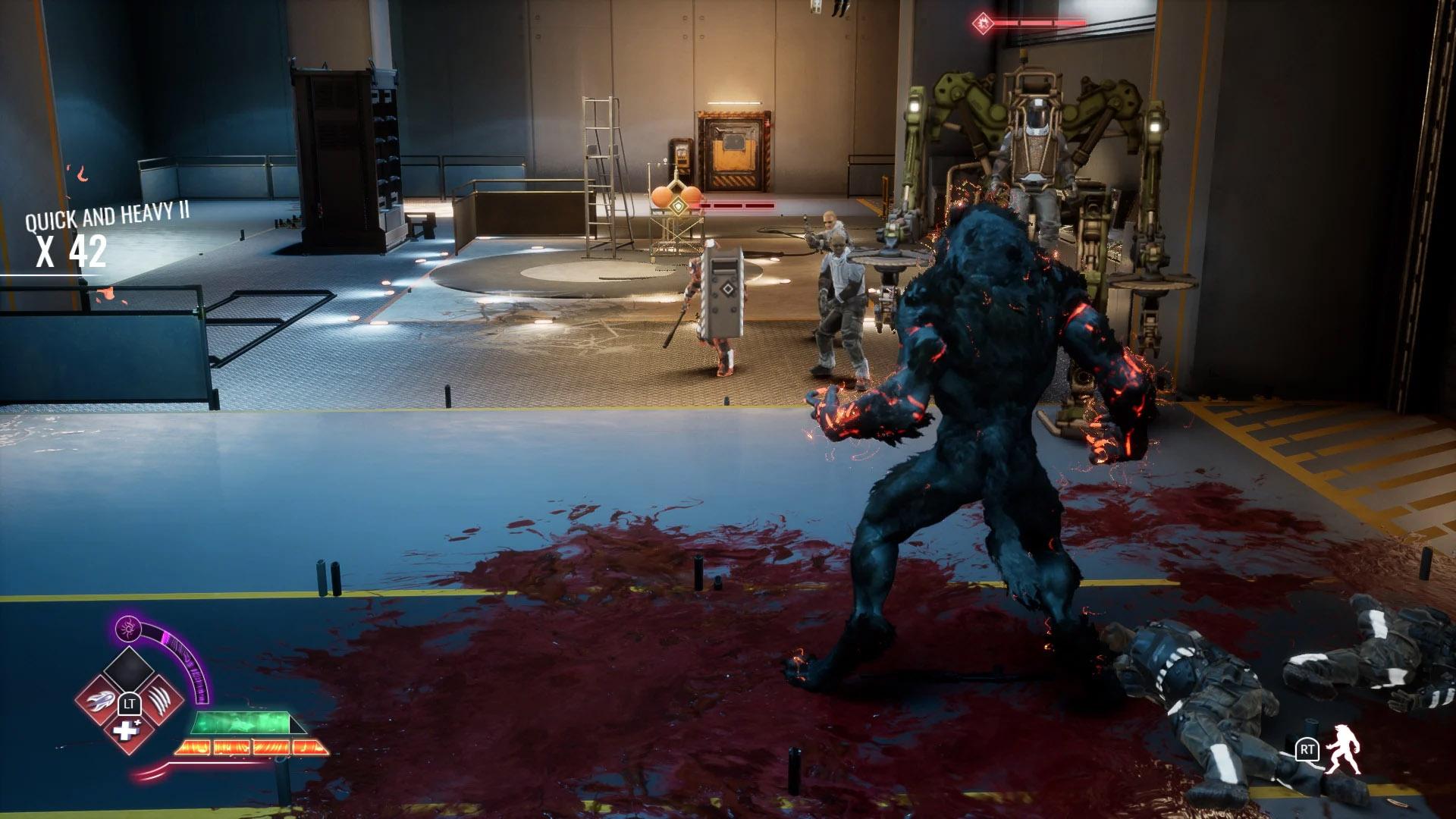Switch to the werewolf stance icon

(1343, 750)
